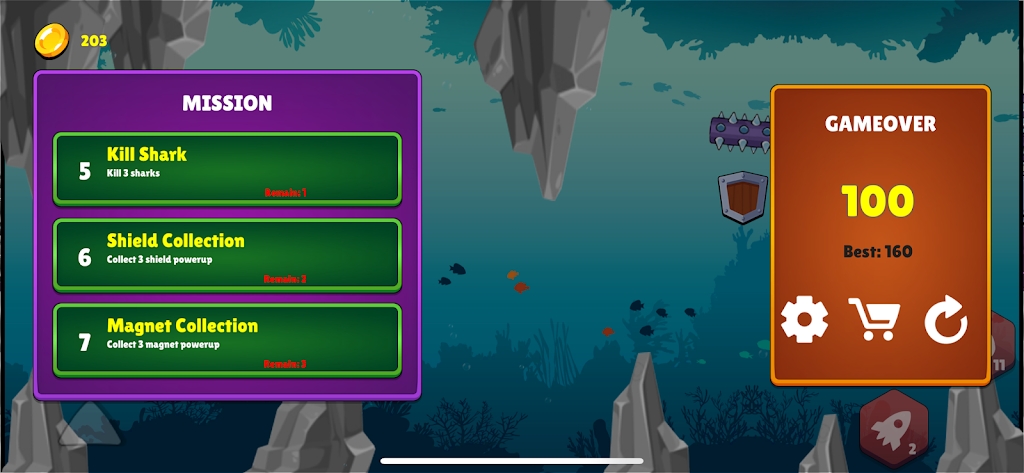Image resolution: width=1024 pixels, height=473 pixels.
Task: Restart the game with the retry arrow
Action: (945, 321)
